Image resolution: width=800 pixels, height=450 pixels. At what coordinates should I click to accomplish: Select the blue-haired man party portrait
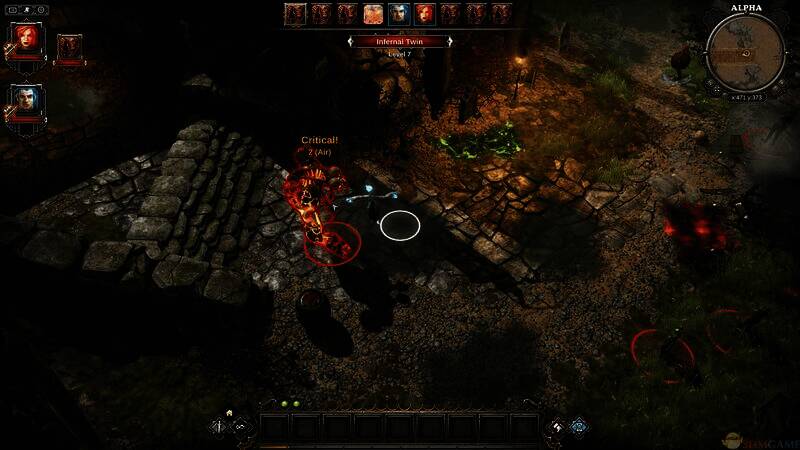pyautogui.click(x=25, y=100)
